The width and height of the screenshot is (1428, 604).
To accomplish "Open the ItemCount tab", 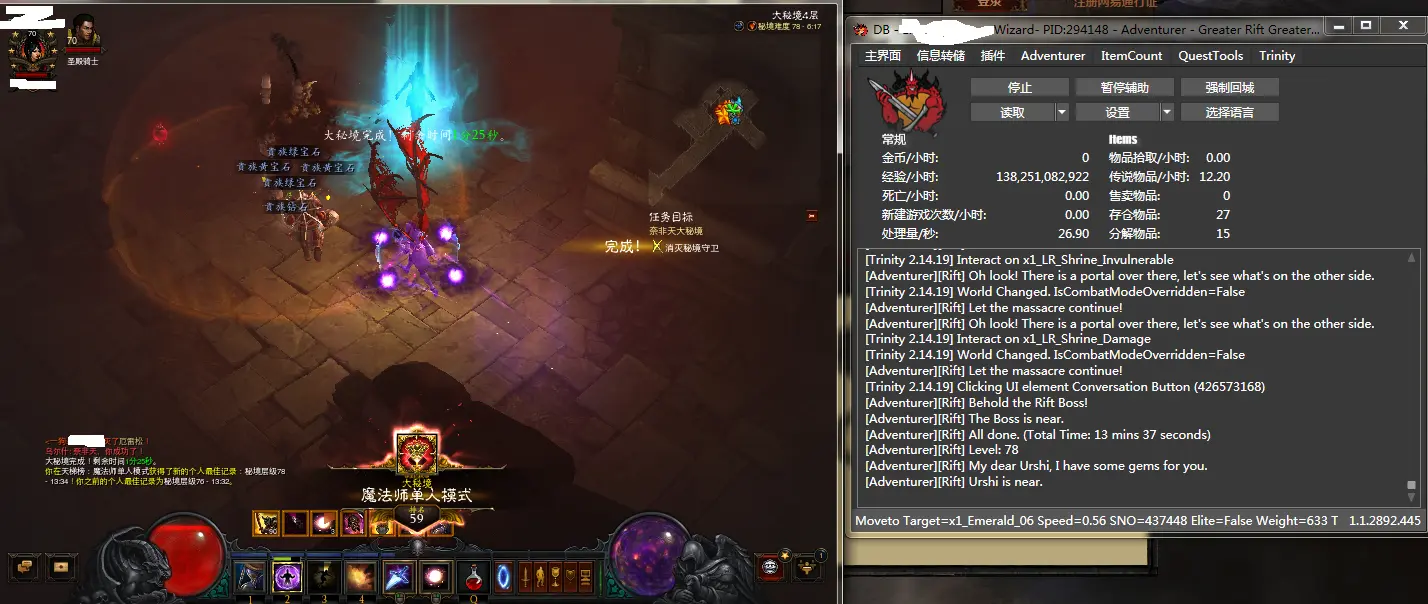I will [x=1131, y=56].
